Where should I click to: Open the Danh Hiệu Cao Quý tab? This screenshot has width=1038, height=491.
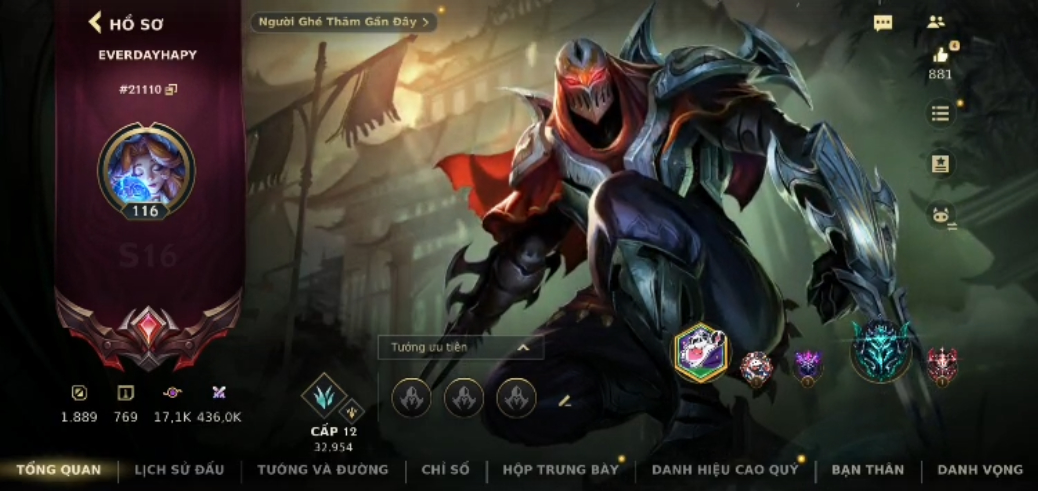tap(724, 469)
